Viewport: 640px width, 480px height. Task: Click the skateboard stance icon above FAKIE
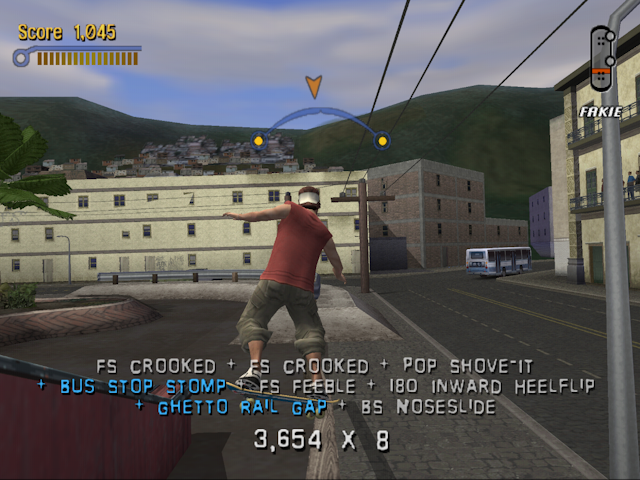tap(601, 60)
